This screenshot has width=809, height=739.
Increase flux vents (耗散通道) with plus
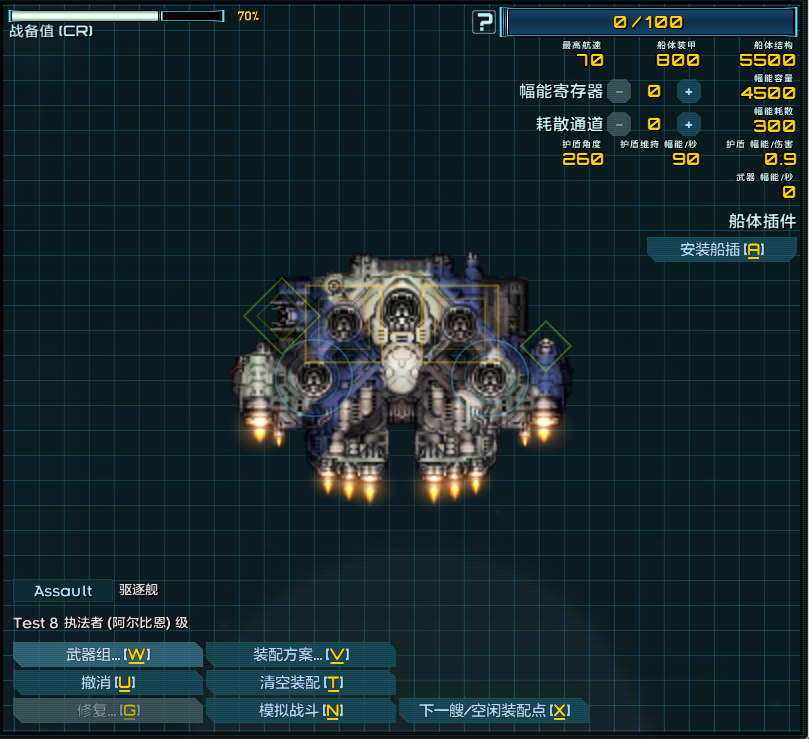688,124
